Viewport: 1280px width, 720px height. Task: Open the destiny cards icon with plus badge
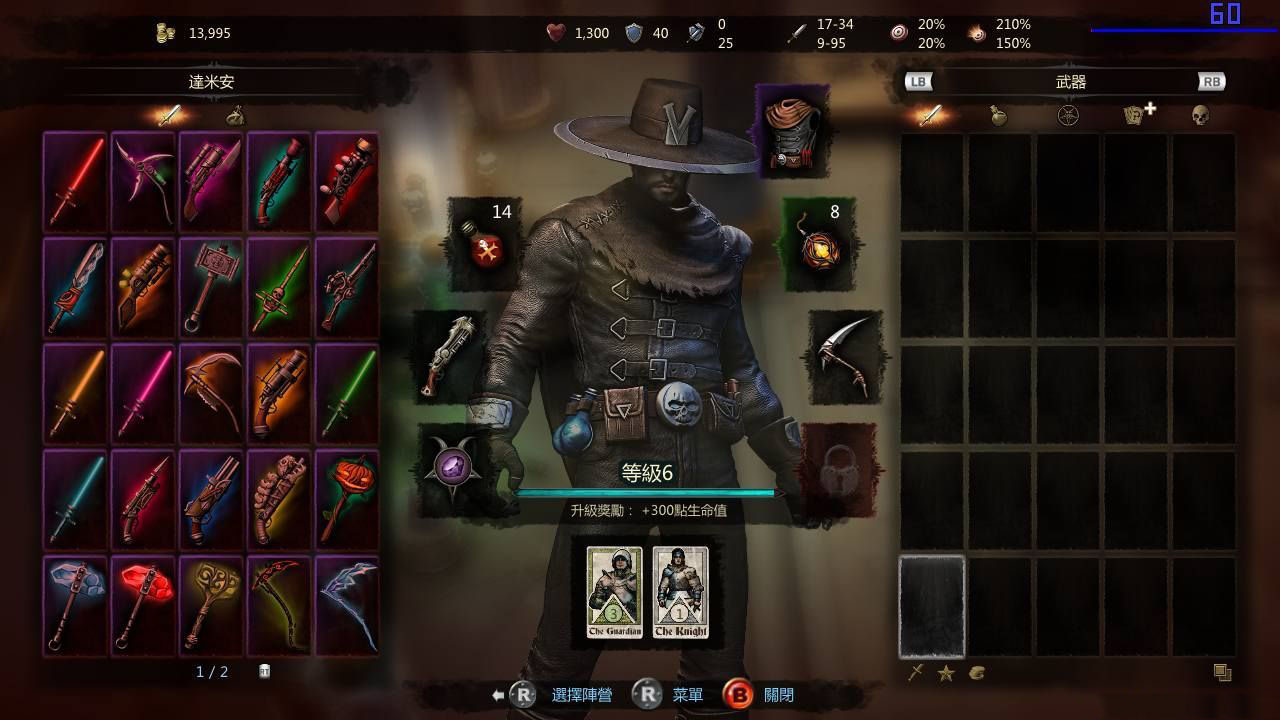point(1139,115)
